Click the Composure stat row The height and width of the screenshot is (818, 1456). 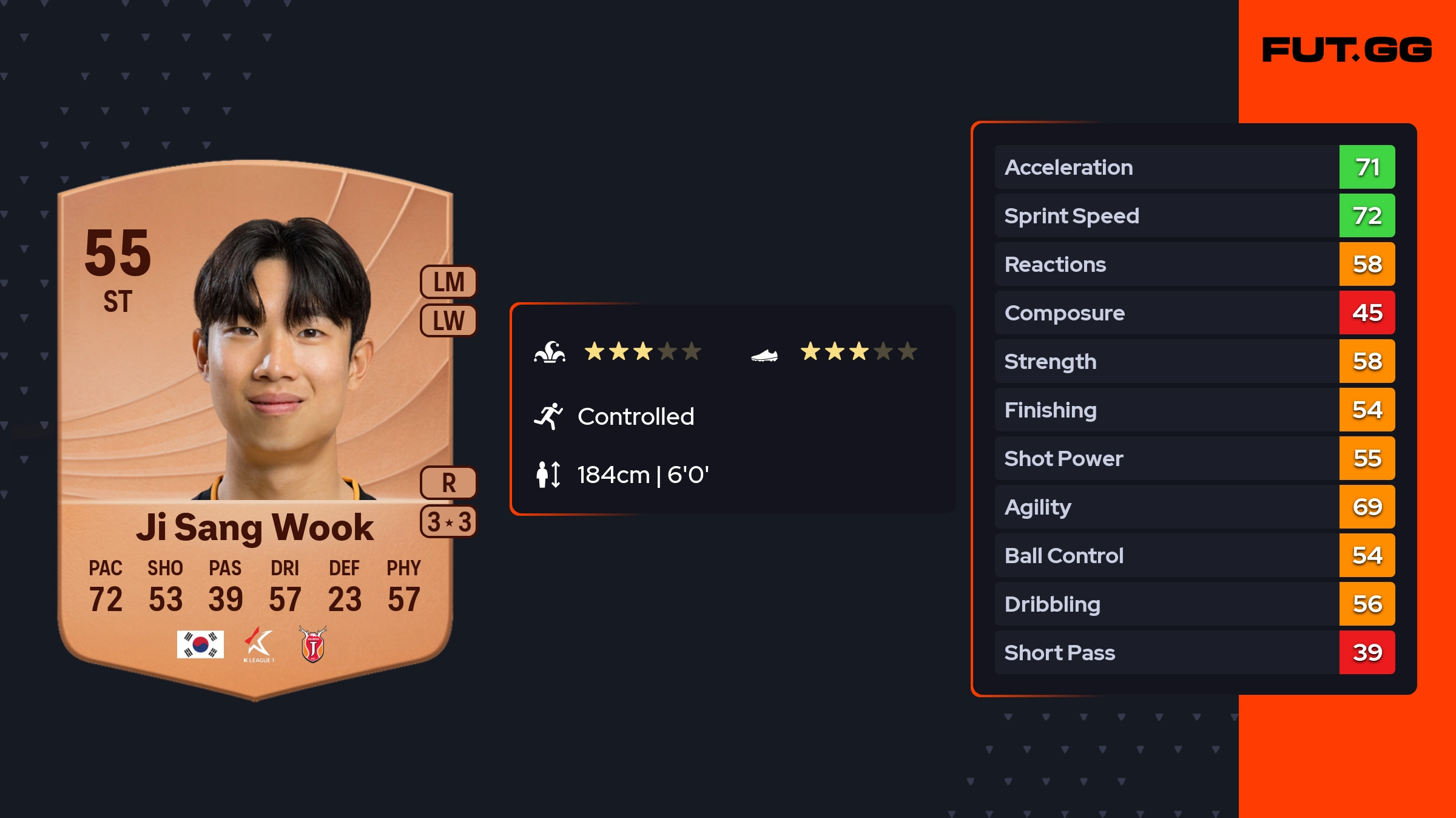pyautogui.click(x=1194, y=313)
